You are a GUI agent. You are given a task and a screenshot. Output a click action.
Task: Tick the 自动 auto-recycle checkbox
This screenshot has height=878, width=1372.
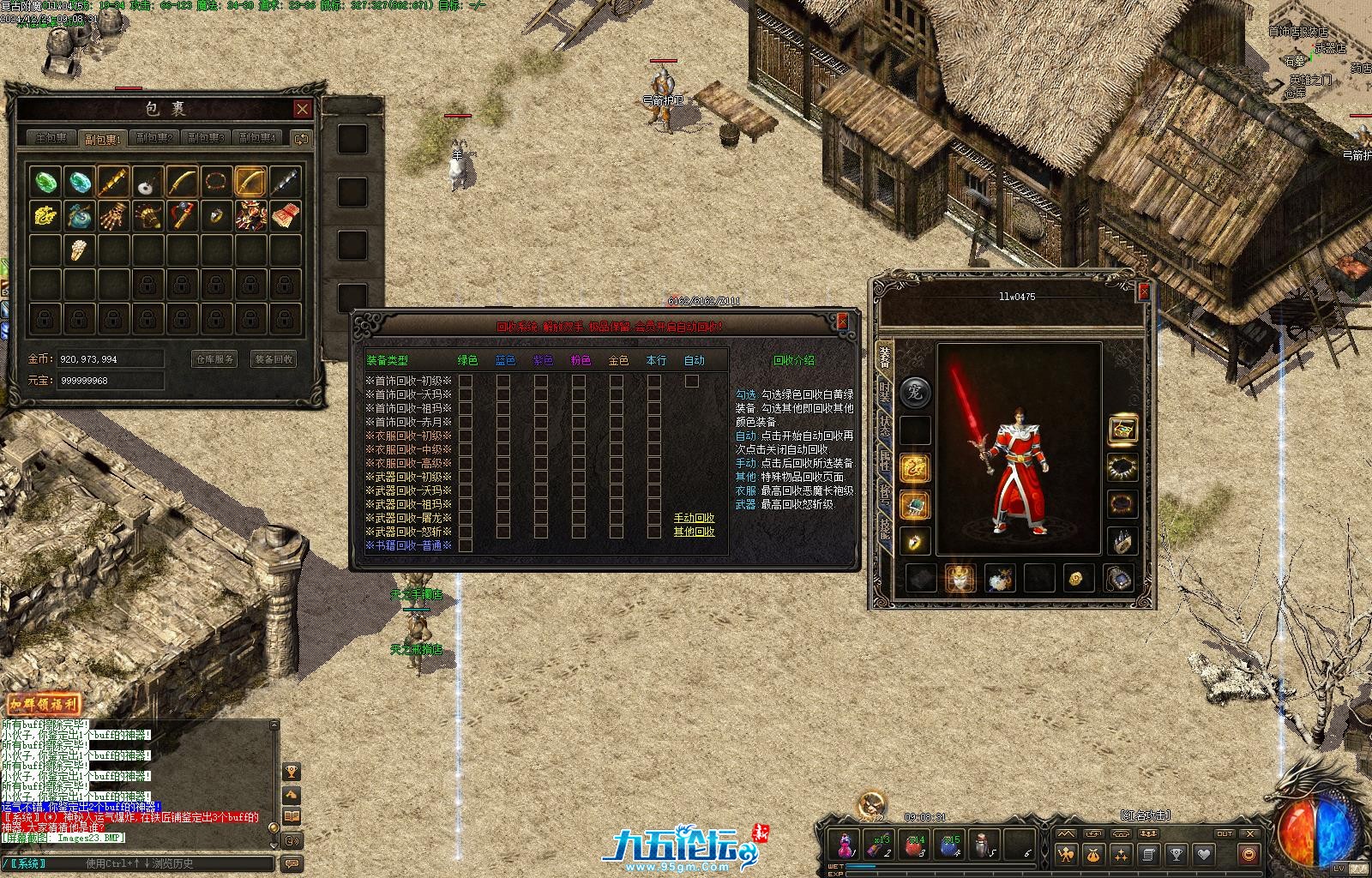pyautogui.click(x=692, y=381)
